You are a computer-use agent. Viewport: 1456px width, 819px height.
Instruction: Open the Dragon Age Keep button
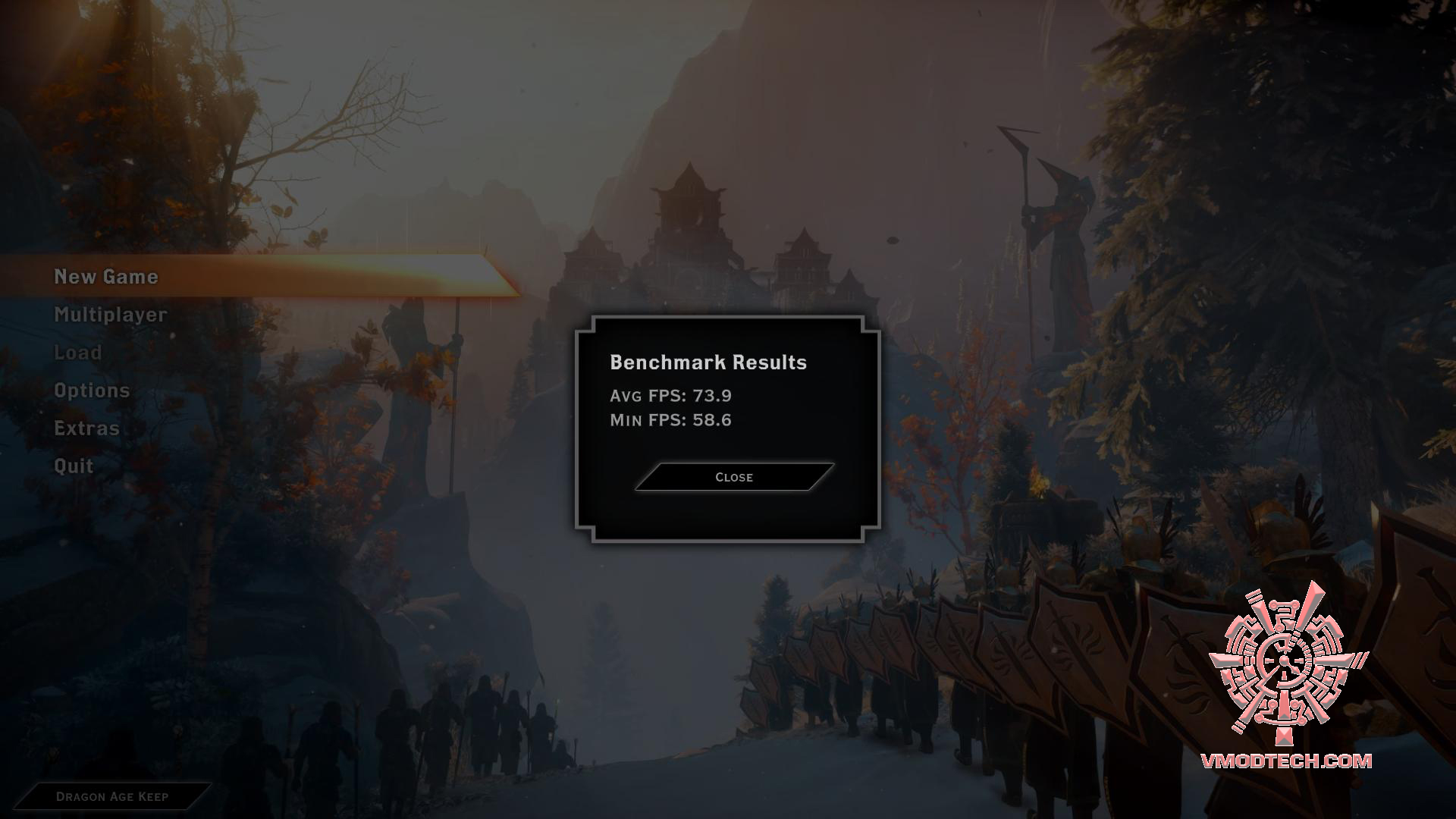(112, 796)
